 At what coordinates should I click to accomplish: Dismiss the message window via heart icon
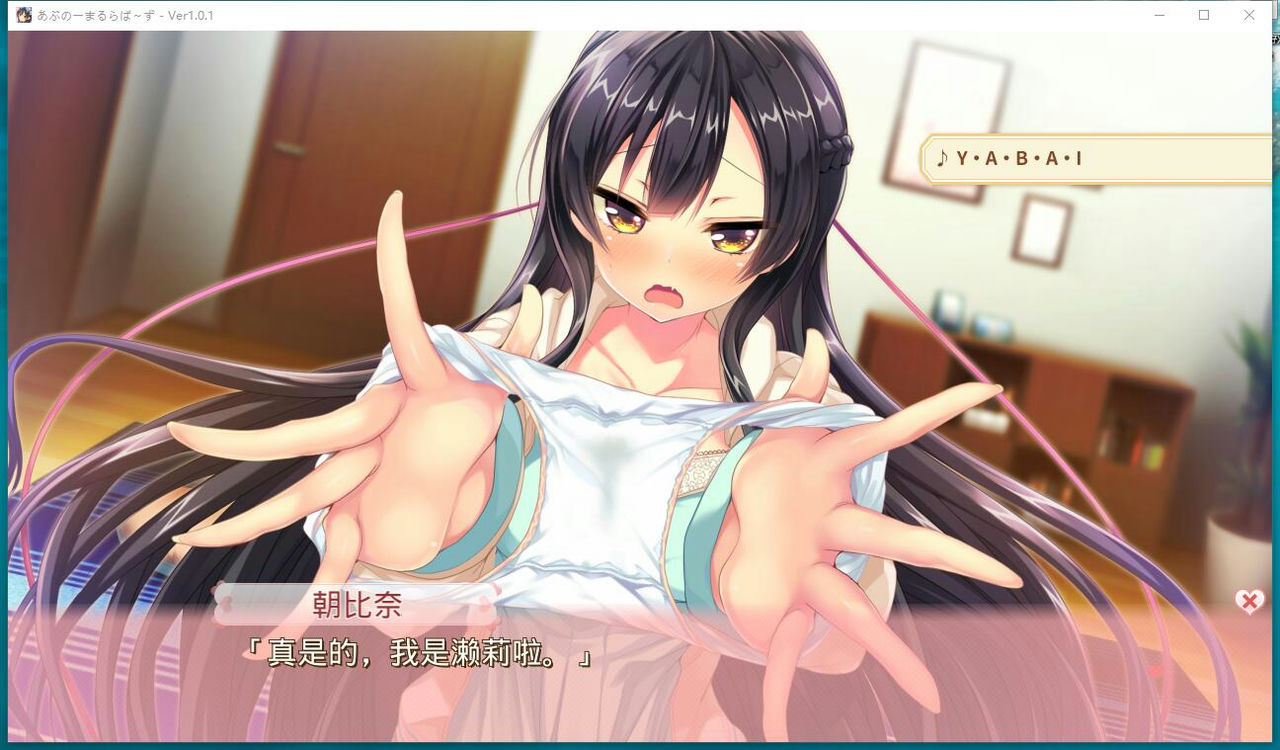coord(1247,601)
